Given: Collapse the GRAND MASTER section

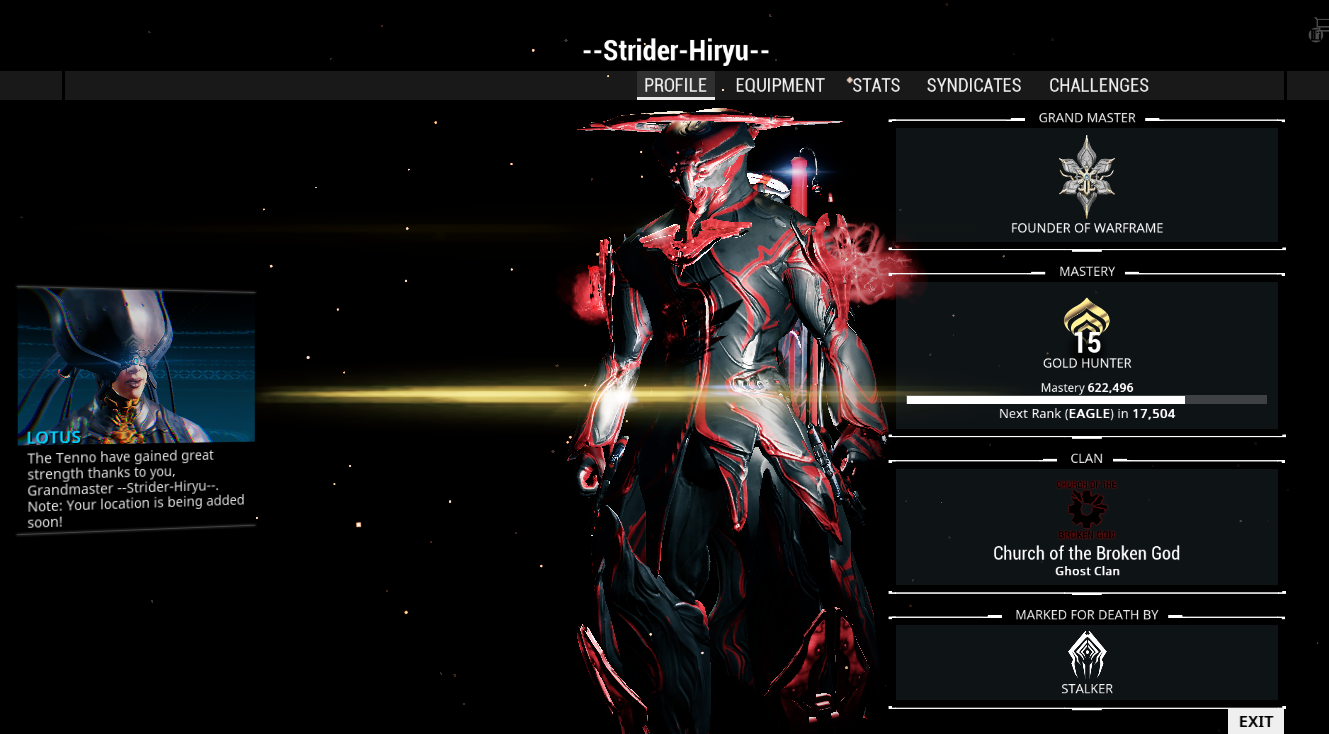Looking at the screenshot, I should point(1086,117).
